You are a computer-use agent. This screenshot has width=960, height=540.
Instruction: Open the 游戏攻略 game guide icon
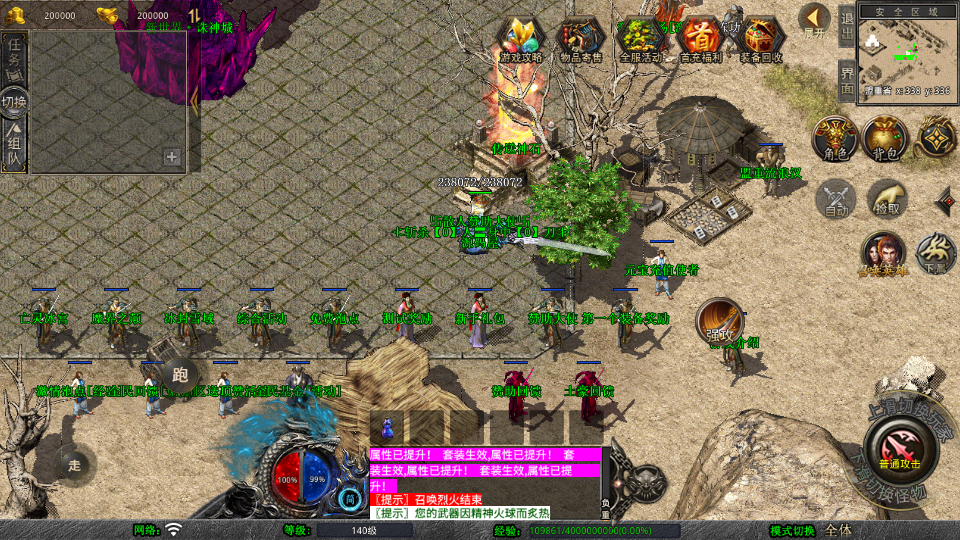point(521,39)
